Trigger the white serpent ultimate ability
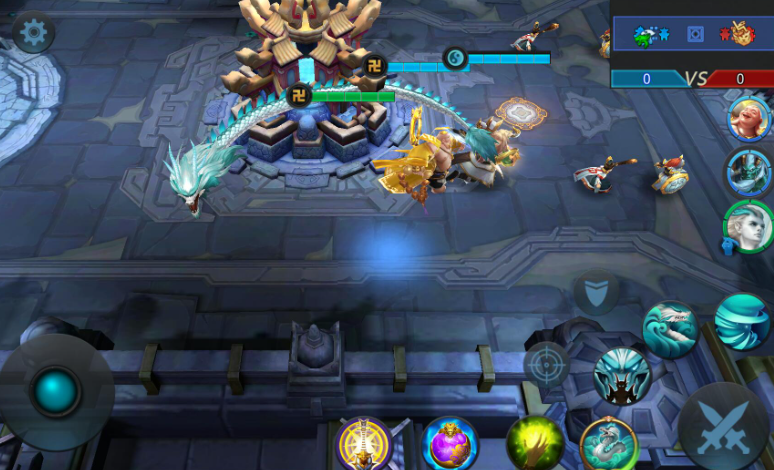The height and width of the screenshot is (470, 774). click(x=608, y=444)
